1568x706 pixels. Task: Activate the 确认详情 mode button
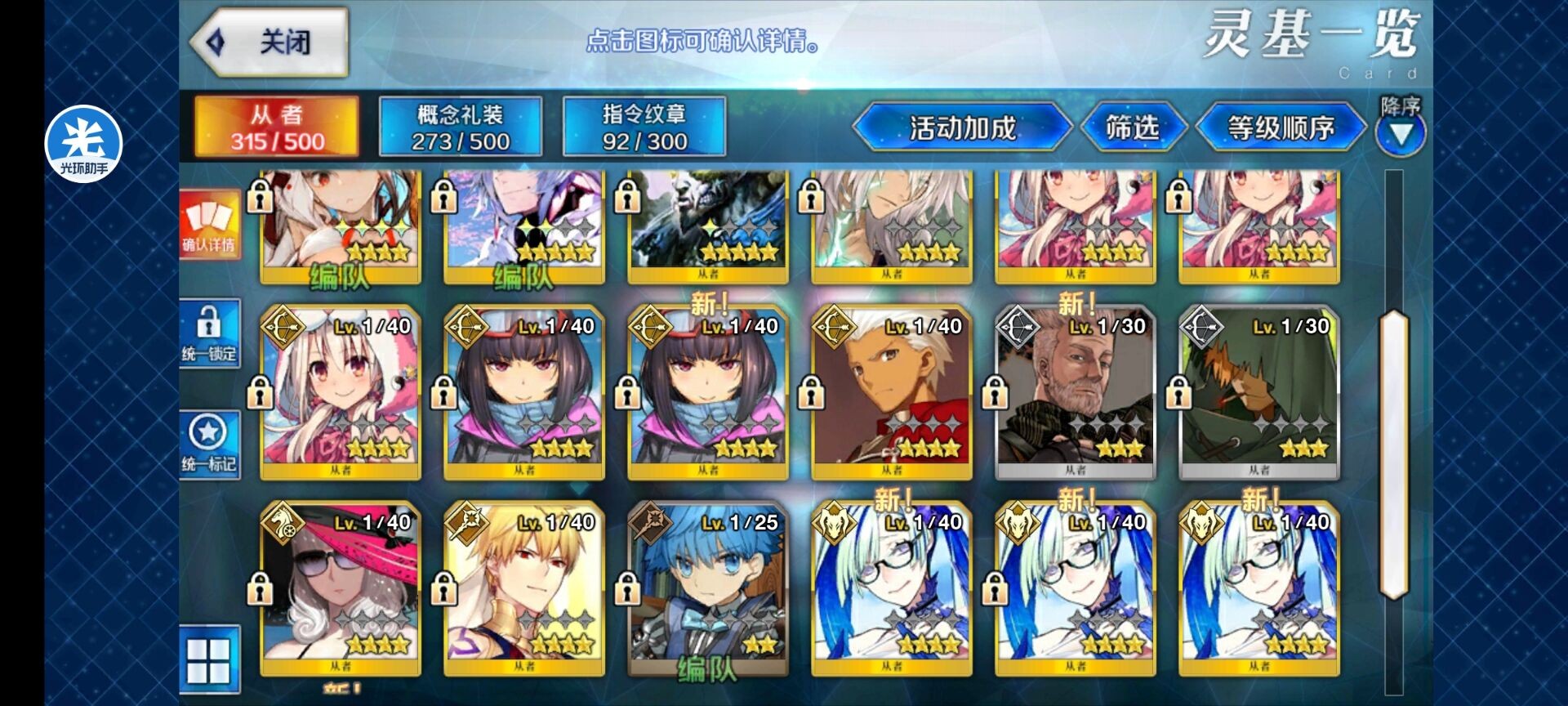[210, 223]
